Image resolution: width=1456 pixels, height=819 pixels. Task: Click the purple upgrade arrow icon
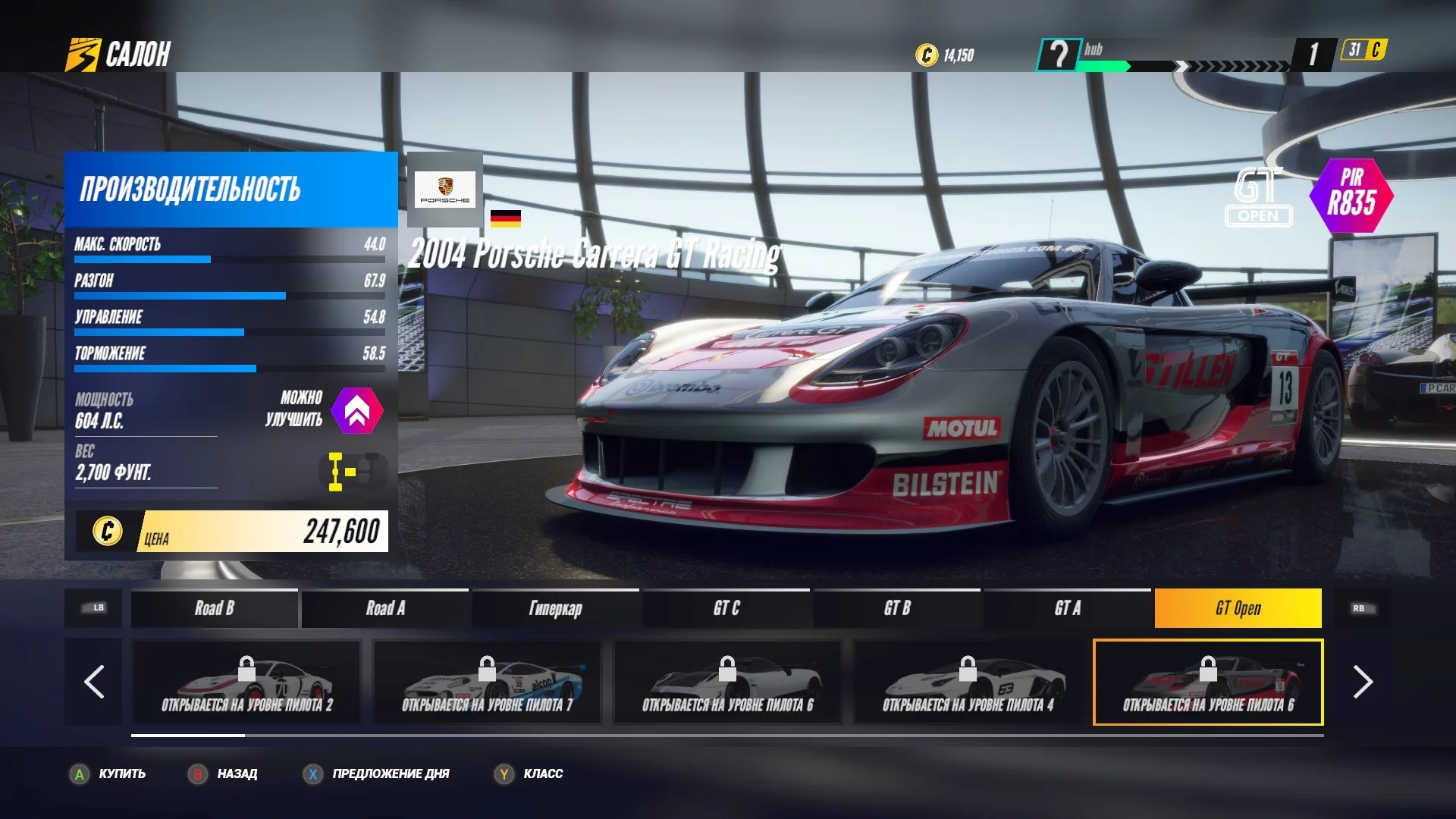(x=357, y=410)
